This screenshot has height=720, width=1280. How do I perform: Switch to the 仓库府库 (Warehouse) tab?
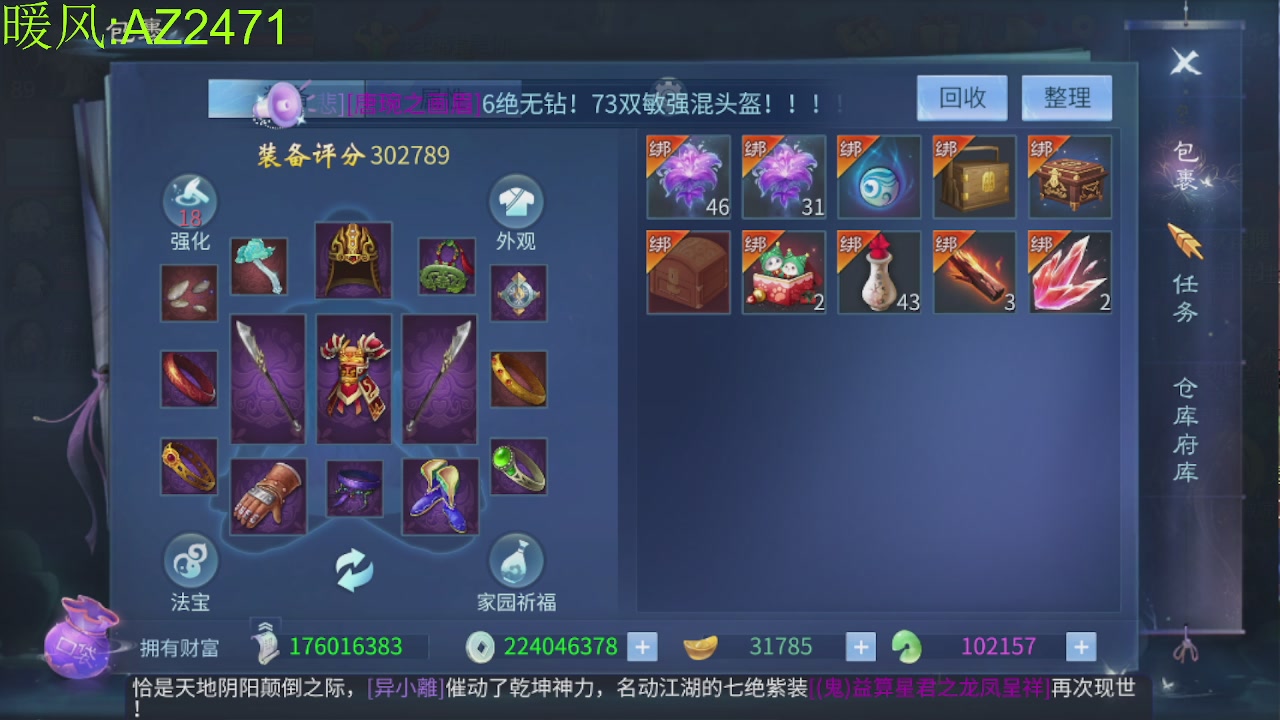pyautogui.click(x=1186, y=430)
